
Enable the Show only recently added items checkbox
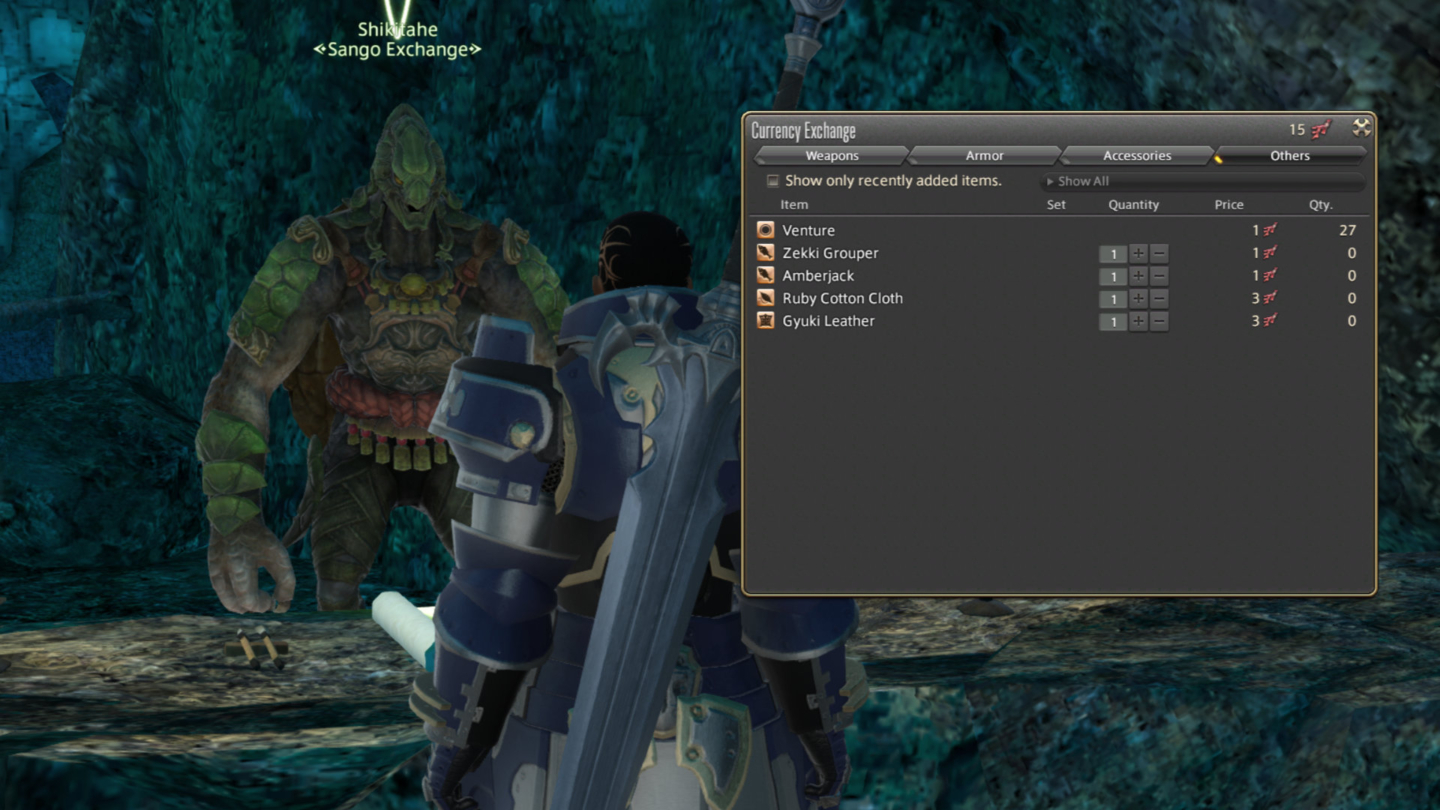[x=772, y=180]
